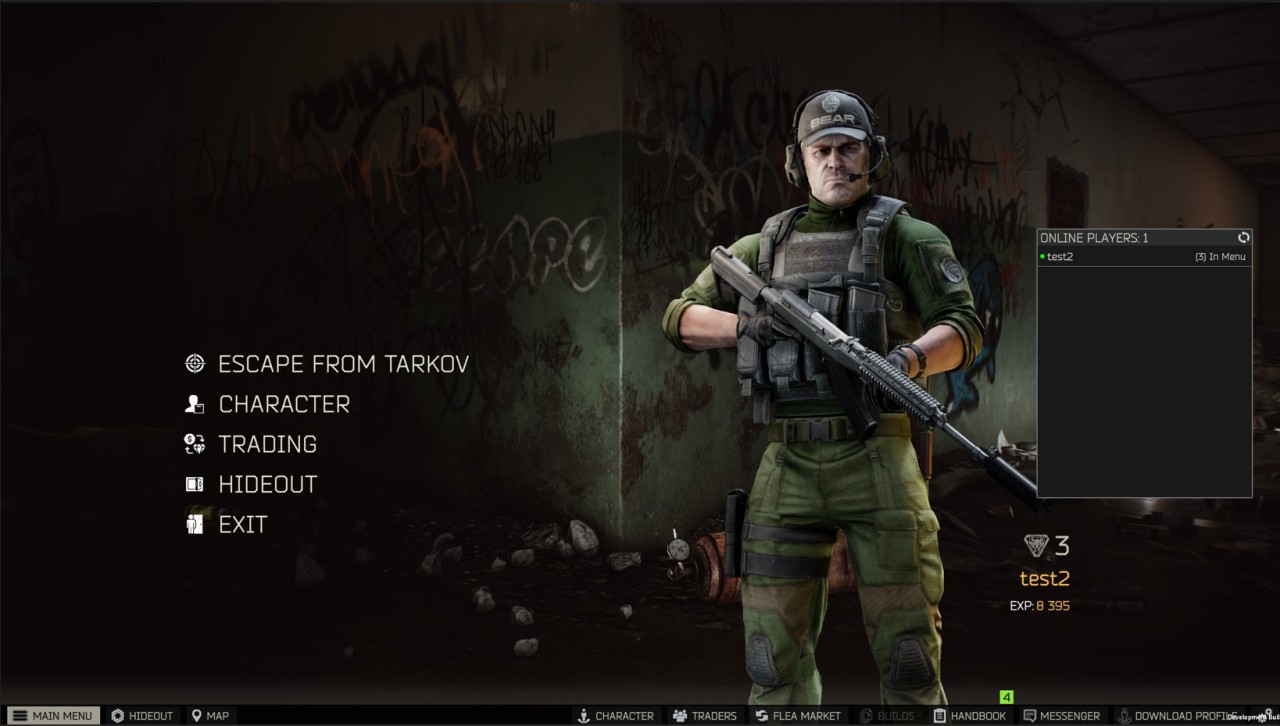Select player test2 in online players list
The height and width of the screenshot is (726, 1280).
pyautogui.click(x=1060, y=257)
